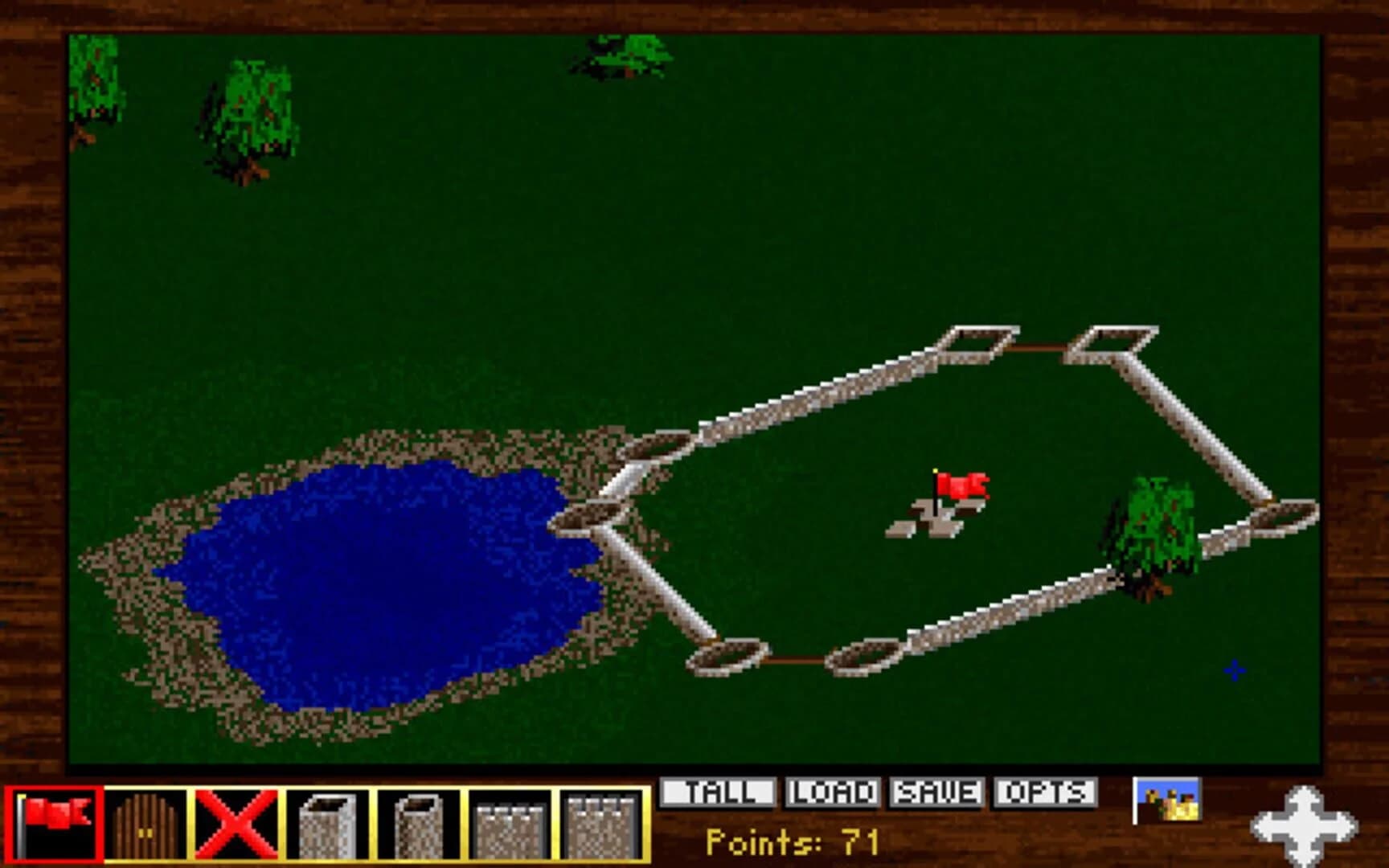Click the Points: 71 score display
The height and width of the screenshot is (868, 1389).
(x=792, y=842)
